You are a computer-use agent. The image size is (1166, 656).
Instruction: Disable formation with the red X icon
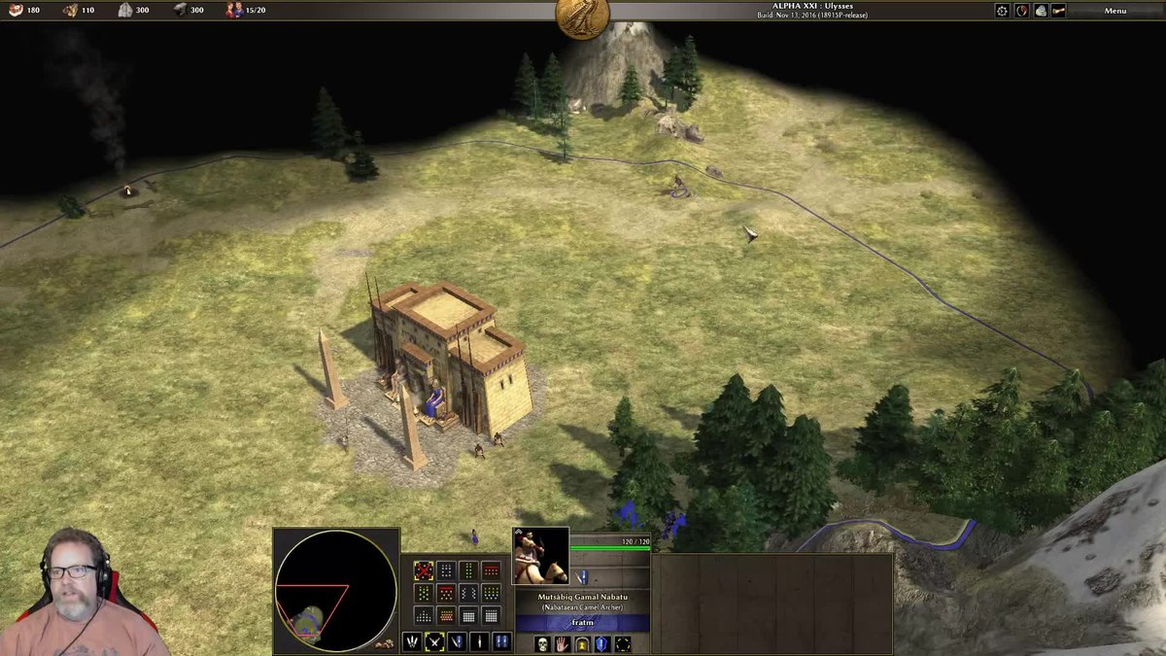(423, 570)
